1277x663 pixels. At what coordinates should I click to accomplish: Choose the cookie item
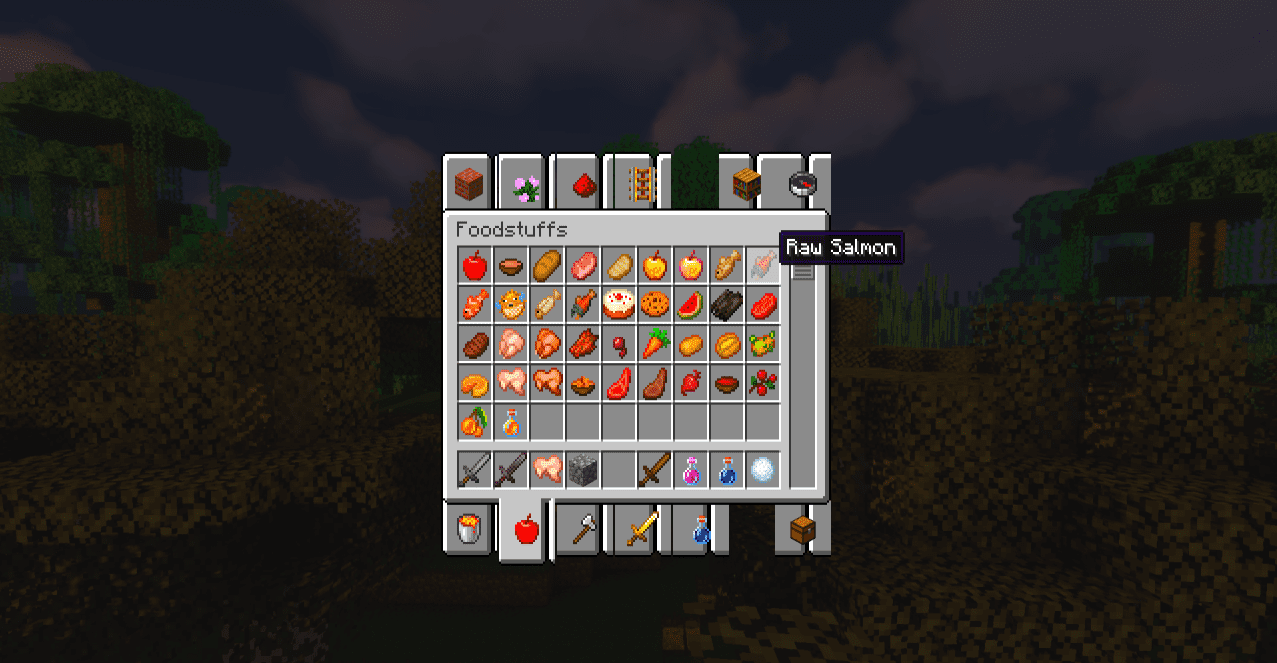pyautogui.click(x=655, y=302)
